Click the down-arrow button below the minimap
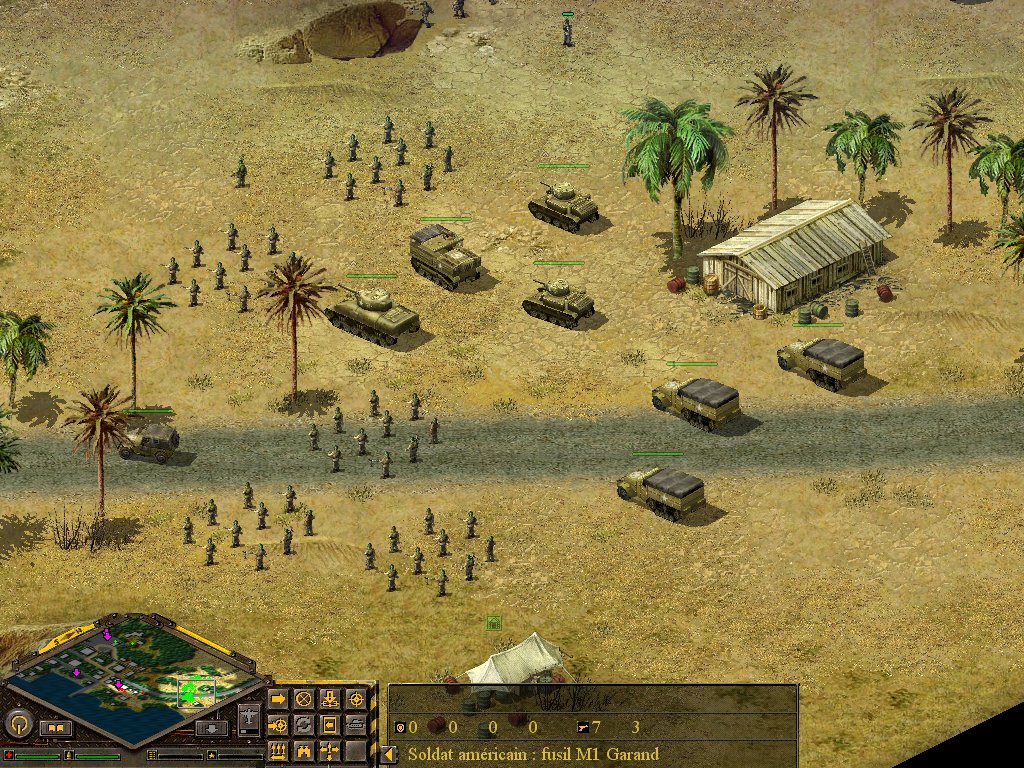This screenshot has width=1024, height=768. pos(211,728)
